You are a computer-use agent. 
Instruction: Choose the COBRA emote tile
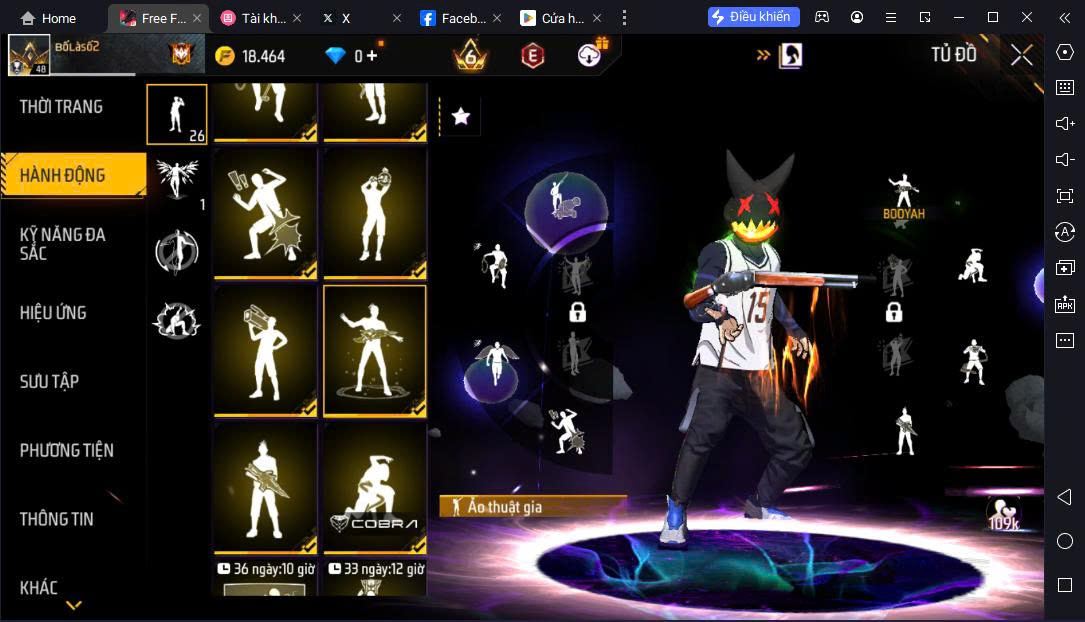[374, 488]
